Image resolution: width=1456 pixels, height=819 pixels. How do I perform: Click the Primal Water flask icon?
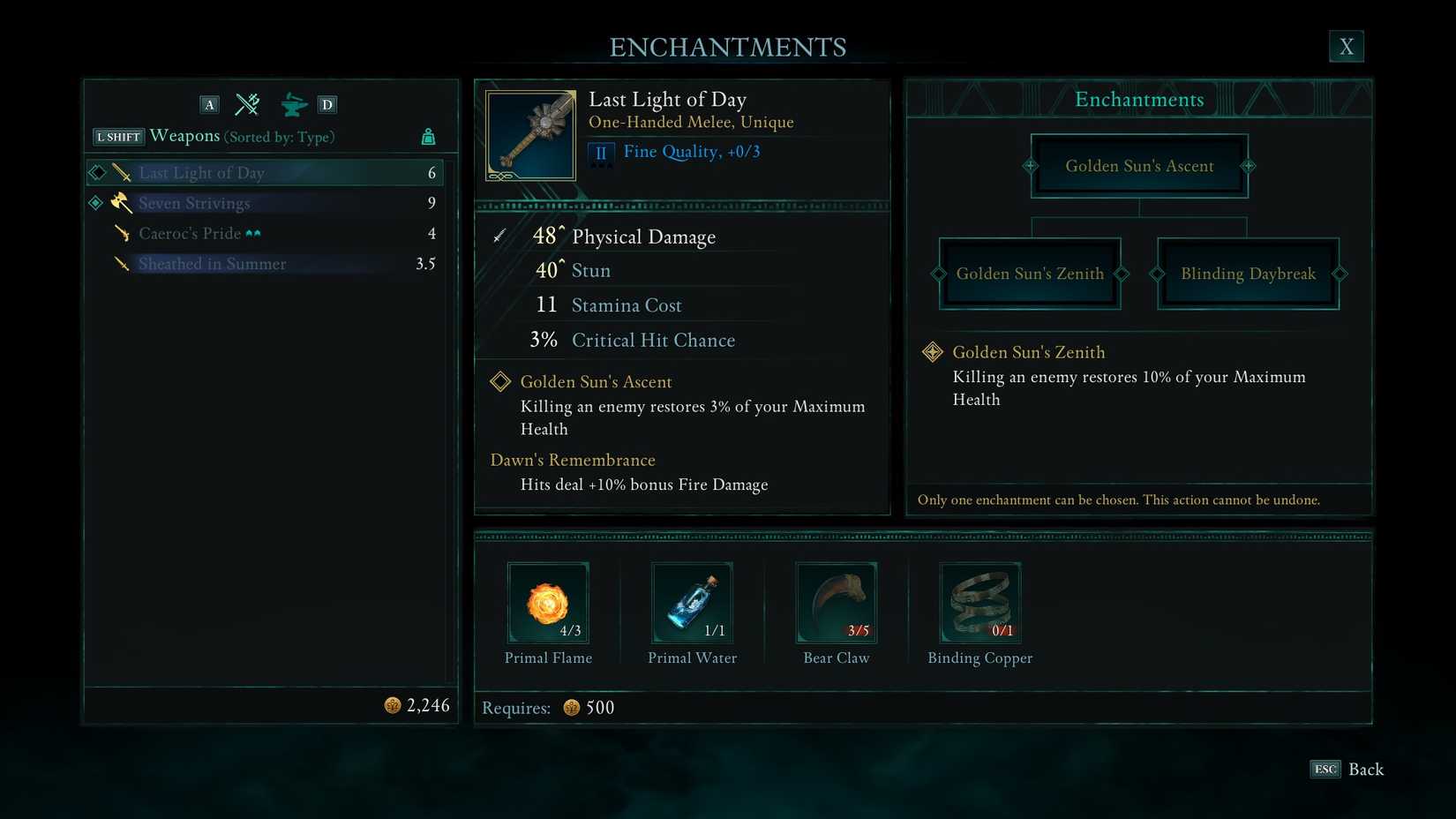[692, 602]
